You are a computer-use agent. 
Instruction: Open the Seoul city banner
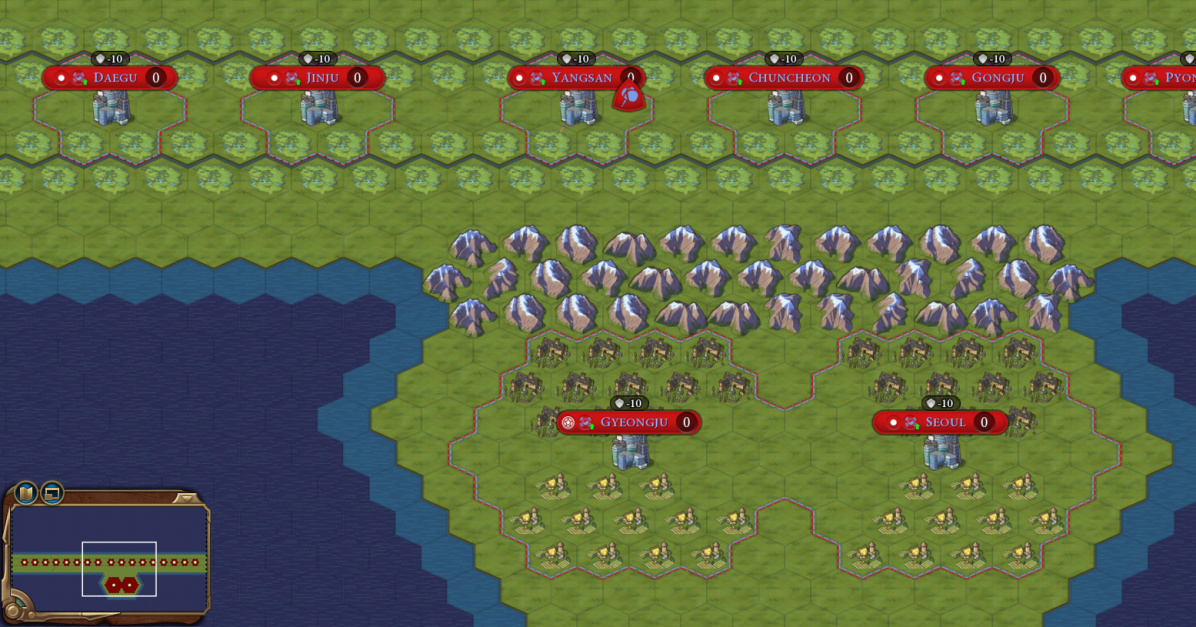click(939, 422)
